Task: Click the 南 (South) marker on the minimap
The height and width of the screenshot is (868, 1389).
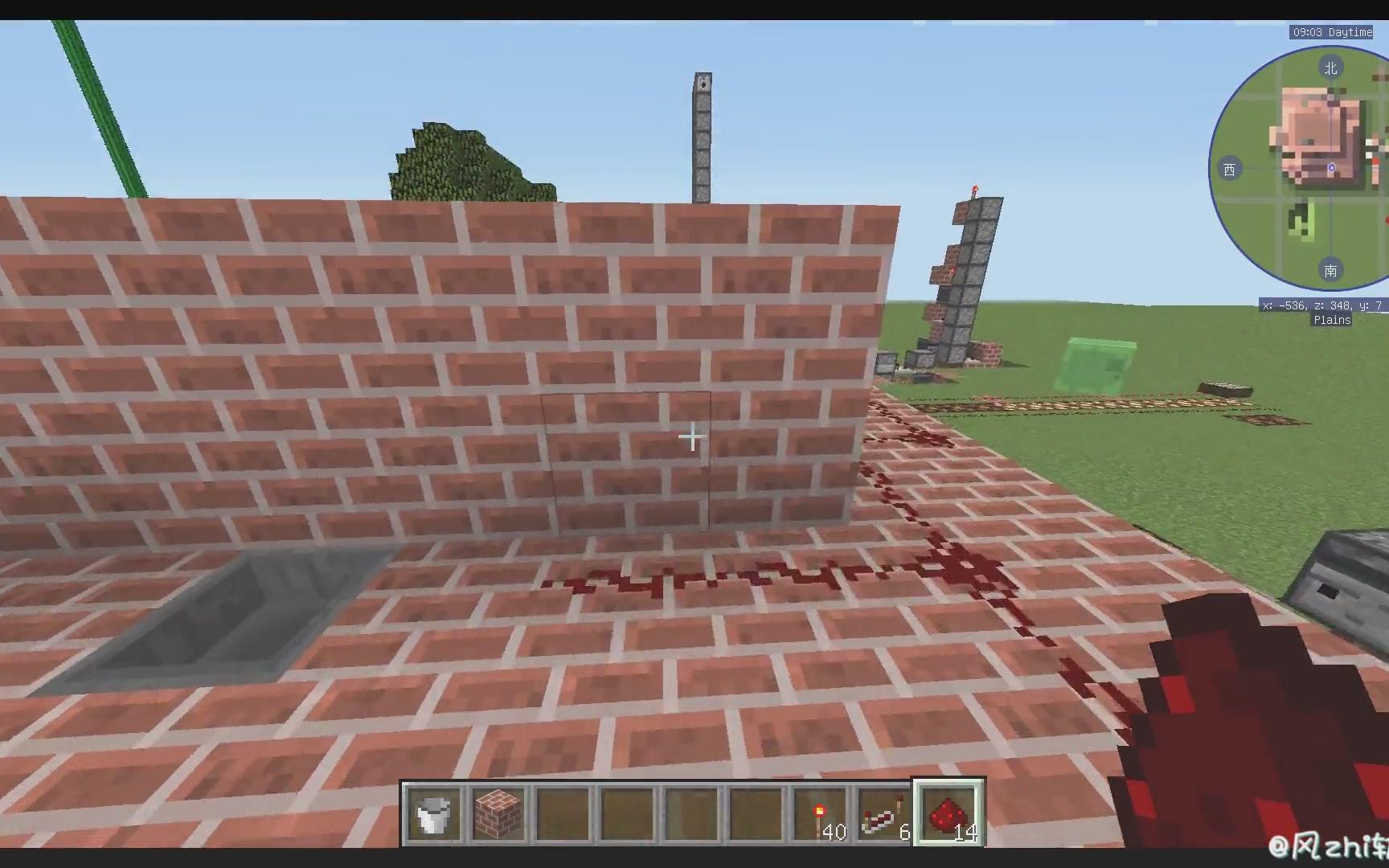Action: (1331, 271)
